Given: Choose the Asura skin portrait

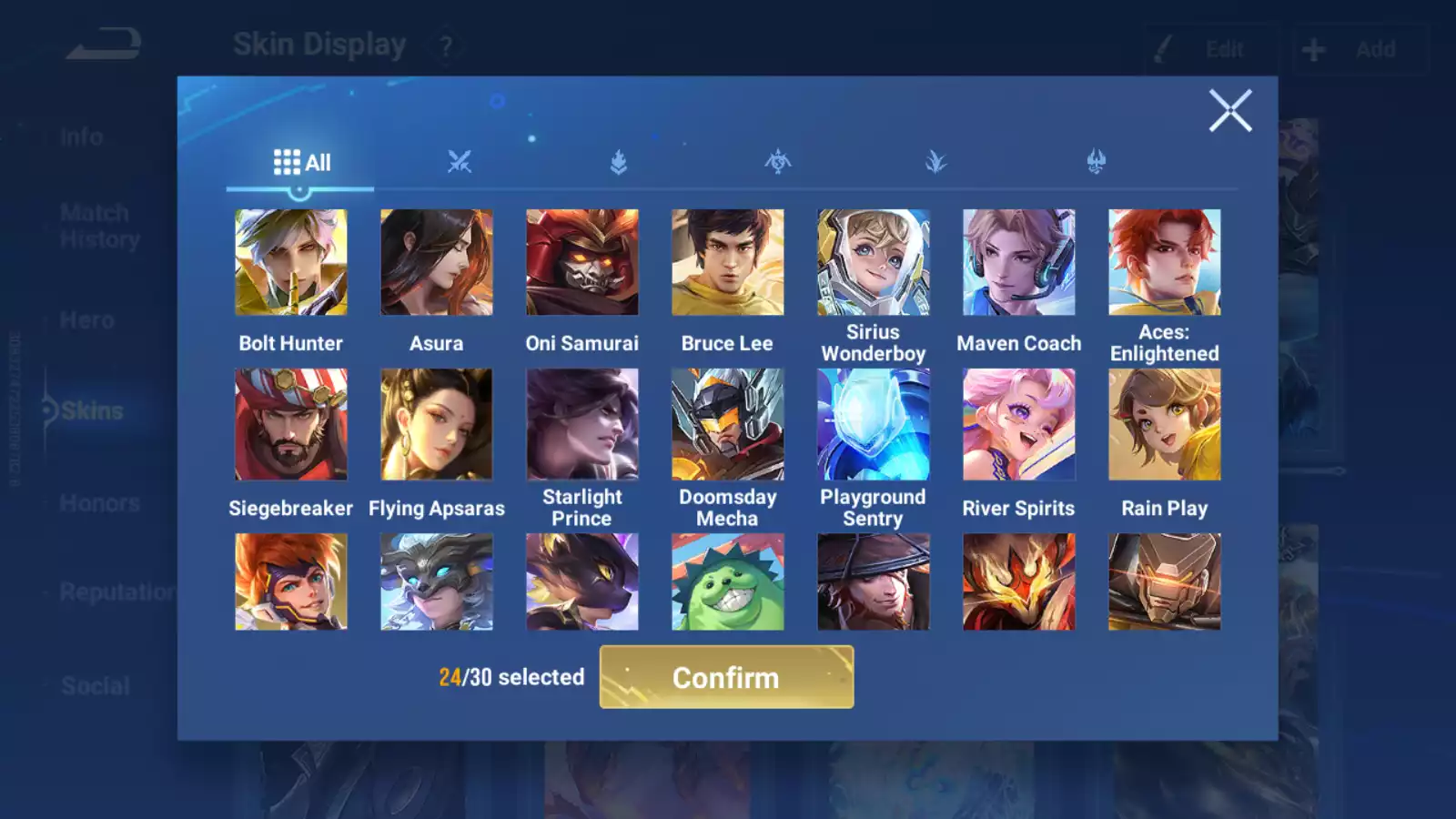Looking at the screenshot, I should point(437,263).
